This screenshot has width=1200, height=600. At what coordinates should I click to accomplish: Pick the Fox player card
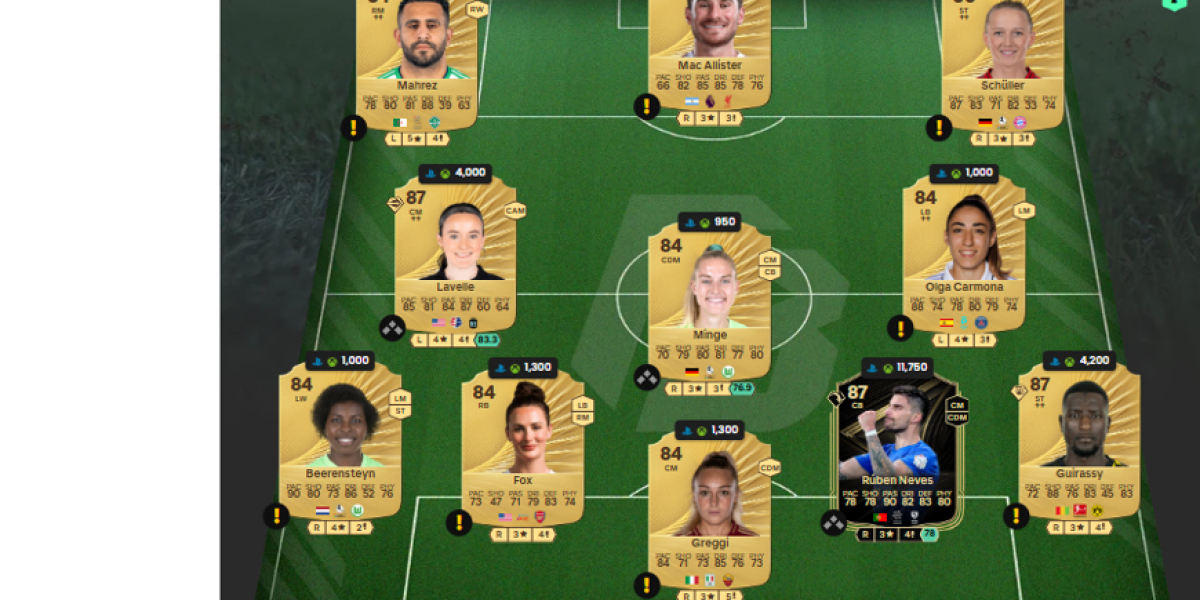tap(522, 445)
